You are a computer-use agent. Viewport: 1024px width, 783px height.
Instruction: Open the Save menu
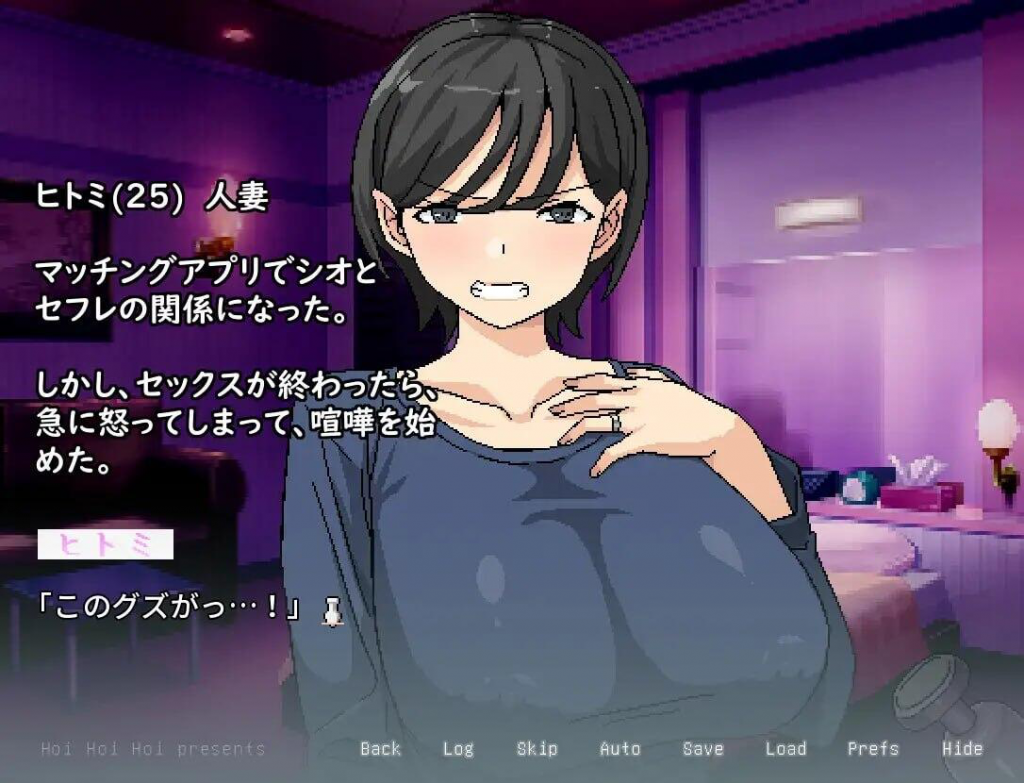point(703,749)
